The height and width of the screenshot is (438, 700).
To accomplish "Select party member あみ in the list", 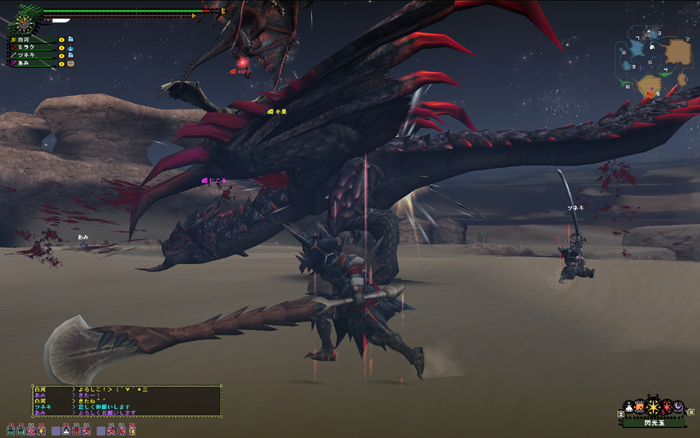I will (x=26, y=63).
